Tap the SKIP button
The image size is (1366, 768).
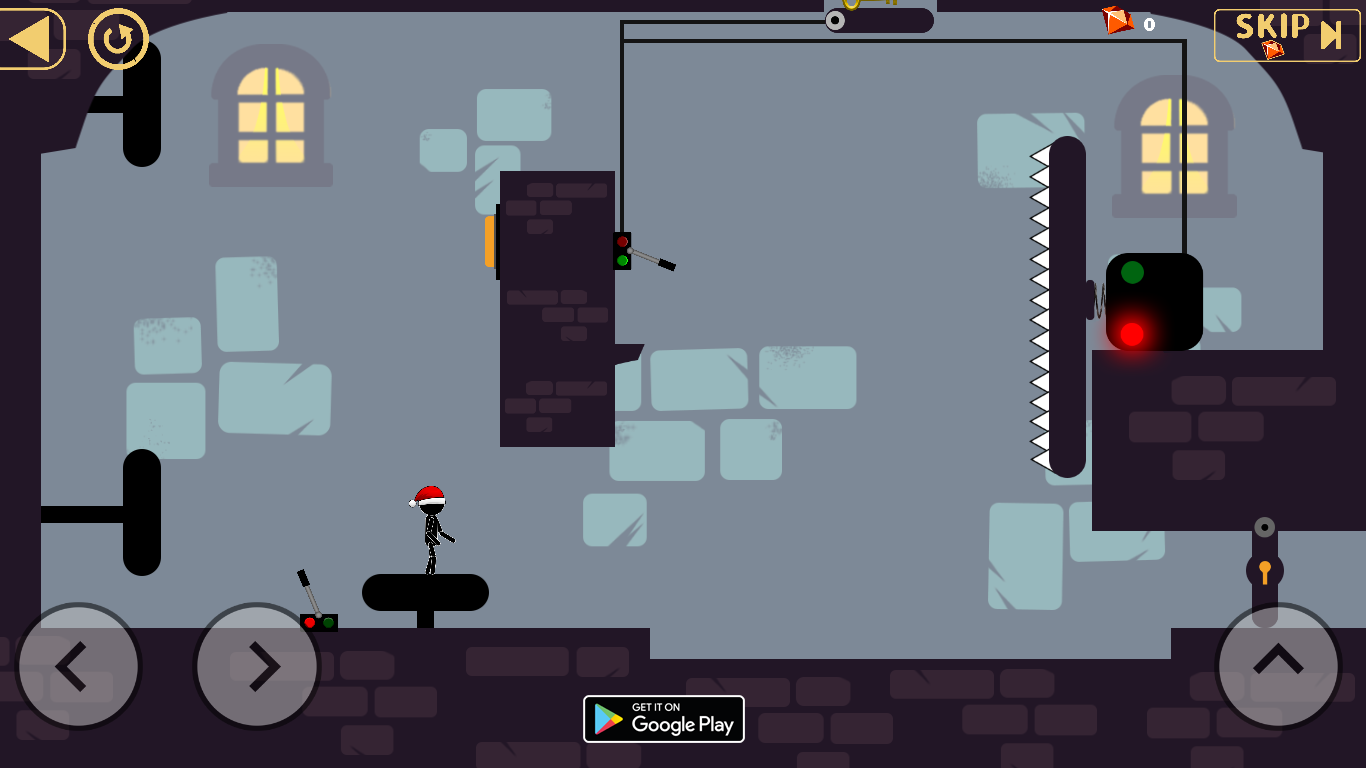tap(1286, 33)
